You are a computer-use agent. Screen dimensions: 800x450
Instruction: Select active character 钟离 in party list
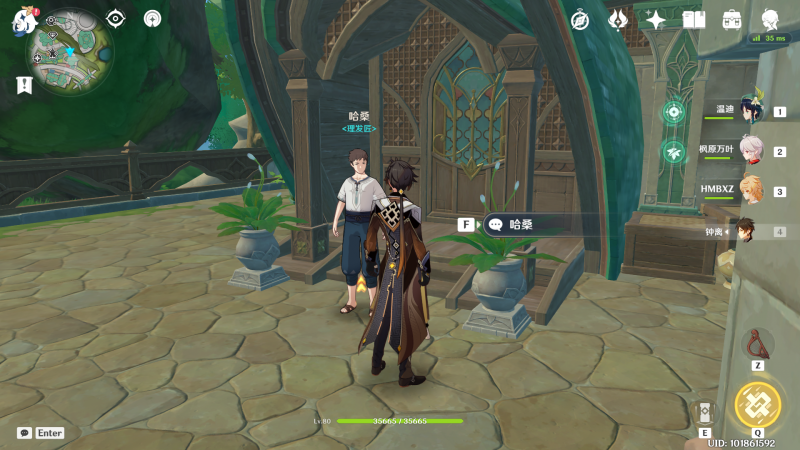(x=748, y=231)
